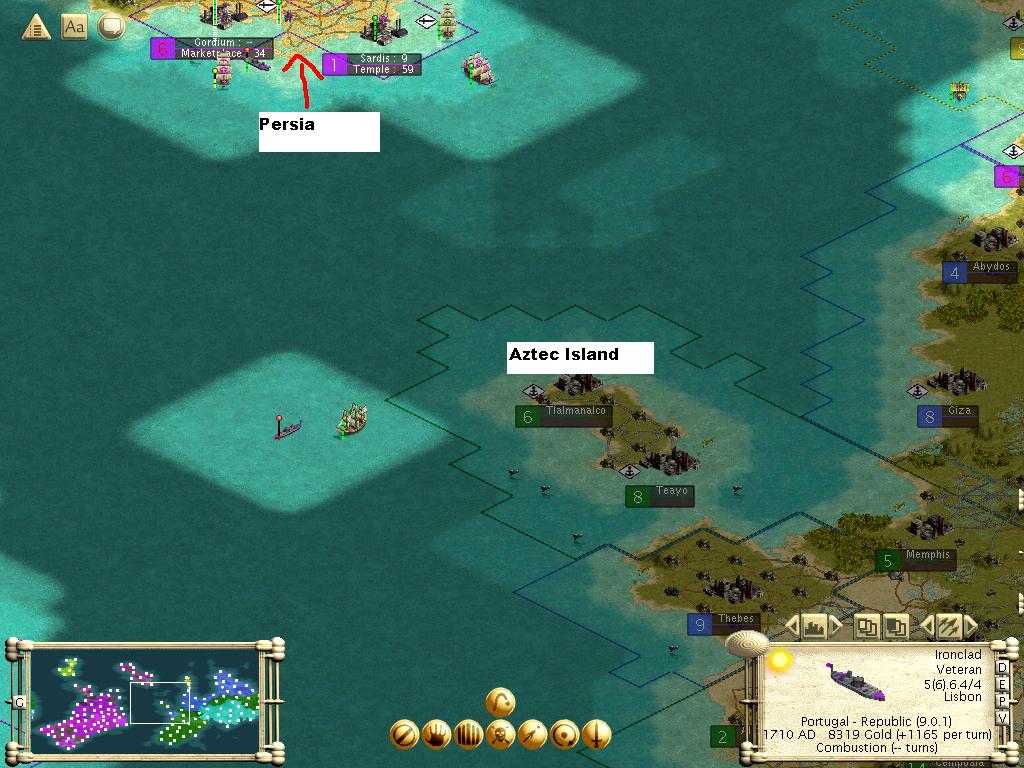Viewport: 1024px width, 768px height.
Task: Open the Civilopedia "Aa" button
Action: point(74,27)
